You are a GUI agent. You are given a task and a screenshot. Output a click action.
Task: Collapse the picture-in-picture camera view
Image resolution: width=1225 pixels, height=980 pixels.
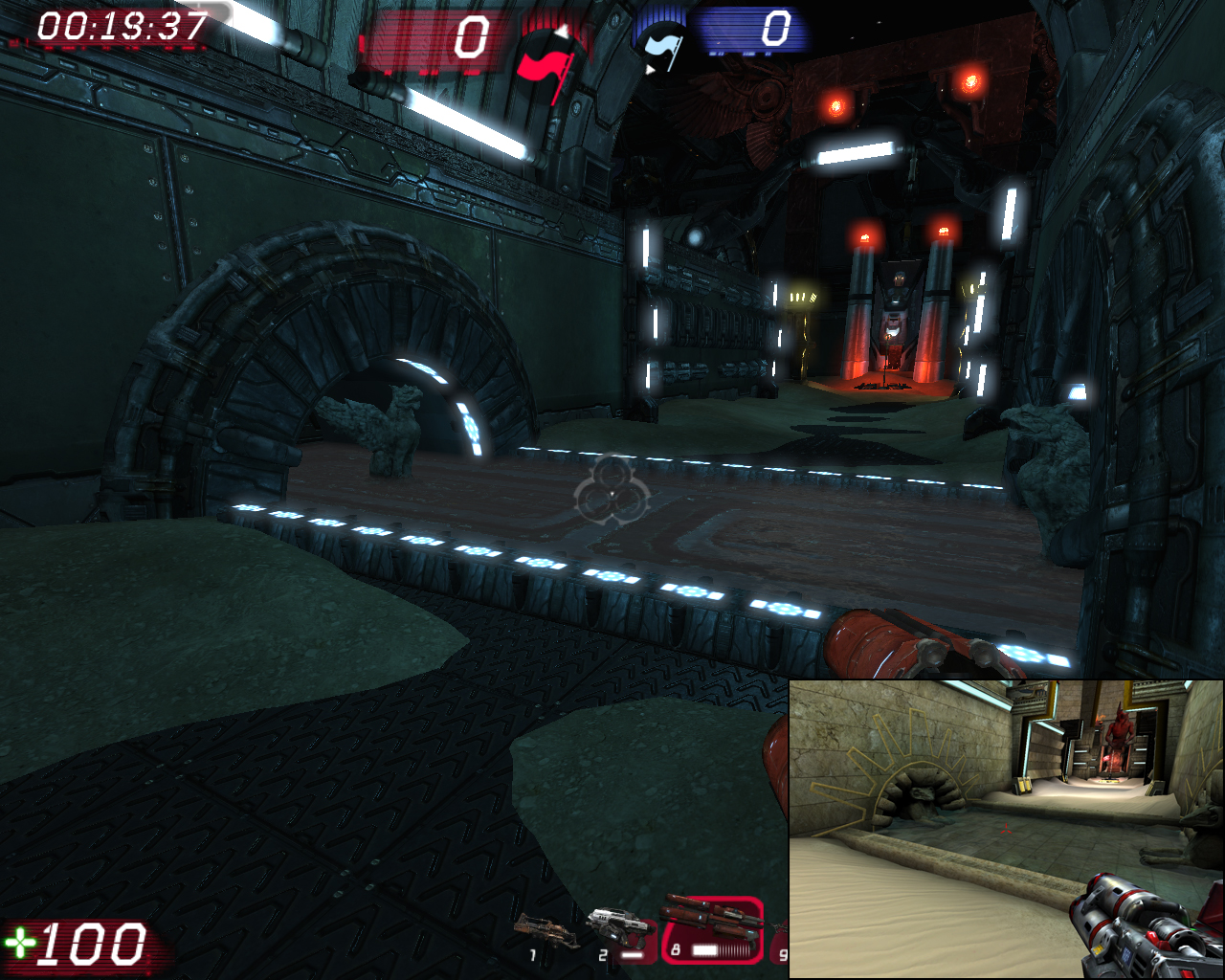coord(1005,828)
